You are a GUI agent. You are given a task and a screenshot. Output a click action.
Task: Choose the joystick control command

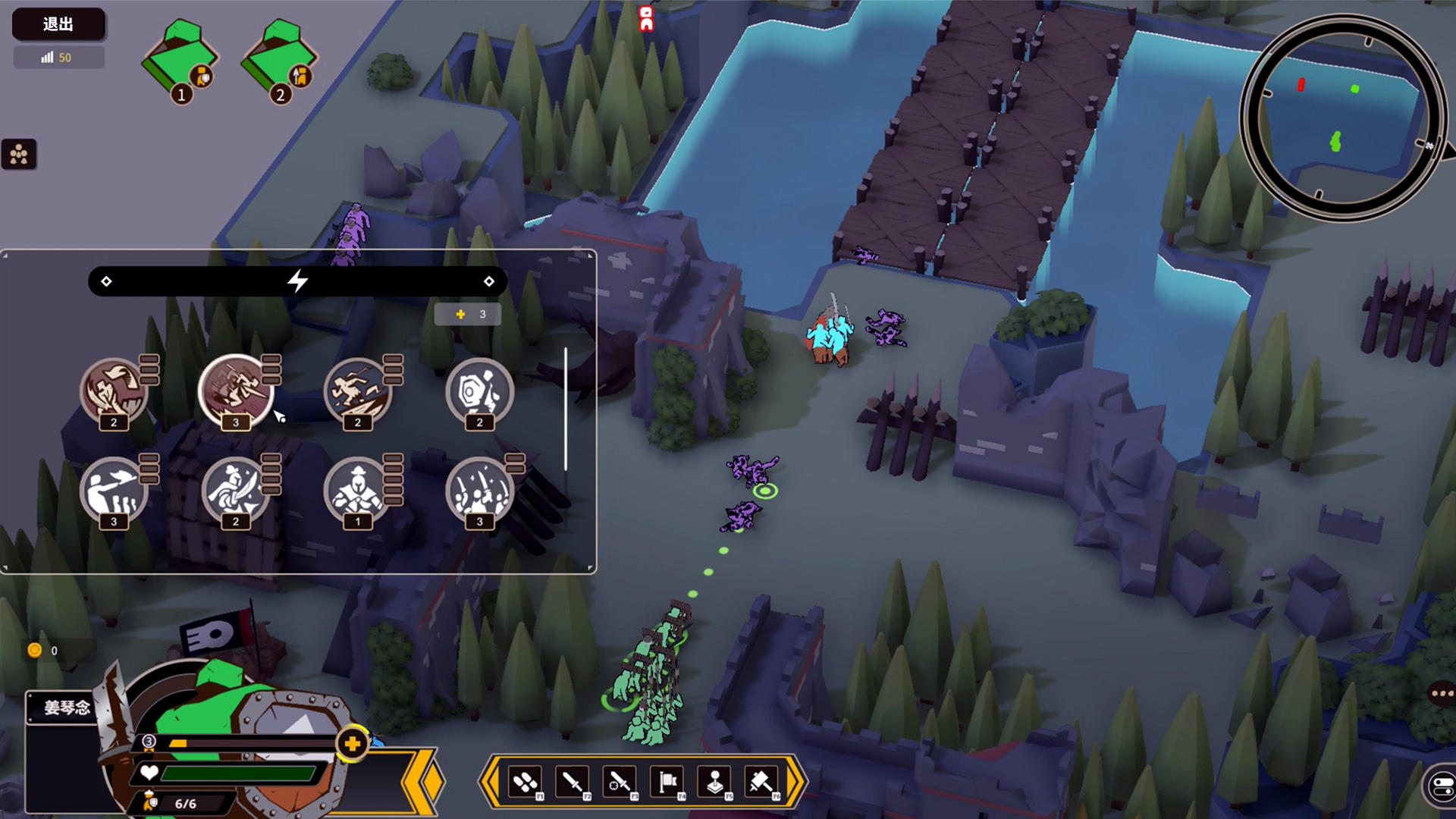coord(714,781)
